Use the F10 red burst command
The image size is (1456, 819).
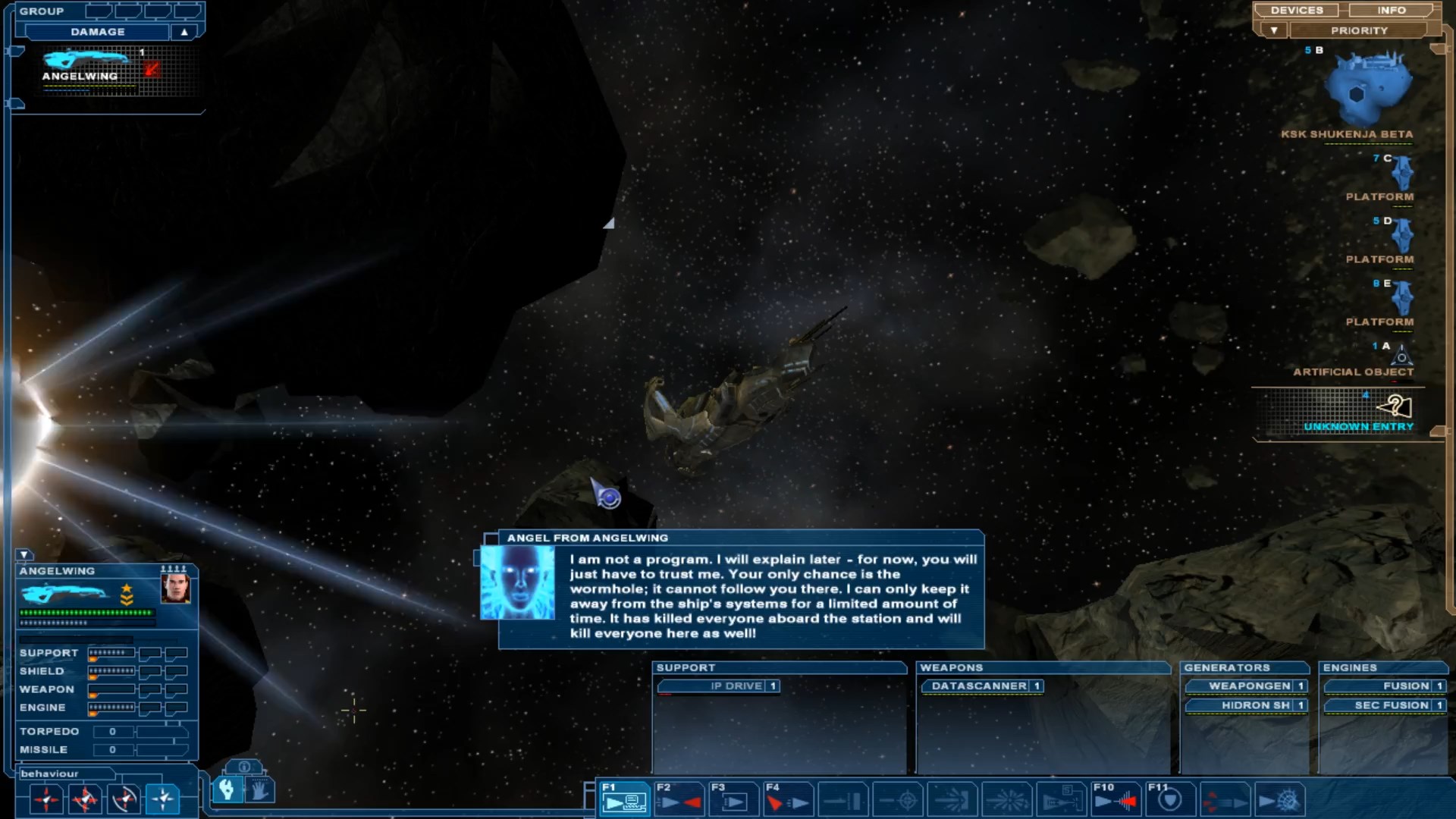coord(1116,799)
